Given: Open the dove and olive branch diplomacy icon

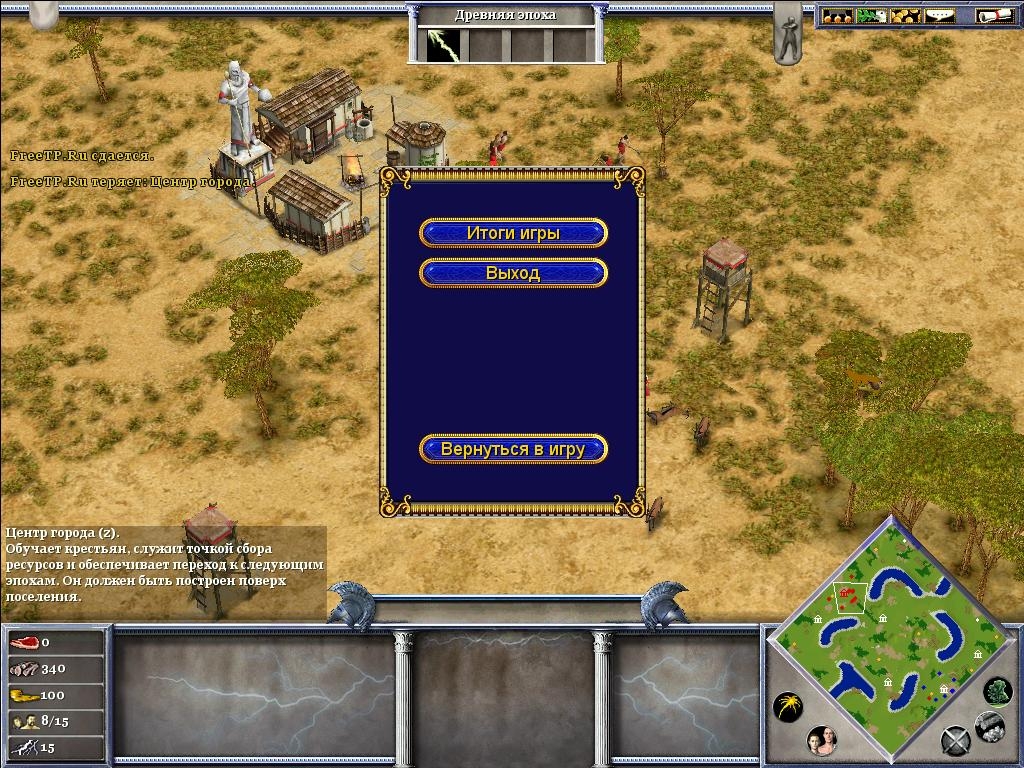Looking at the screenshot, I should (x=872, y=16).
